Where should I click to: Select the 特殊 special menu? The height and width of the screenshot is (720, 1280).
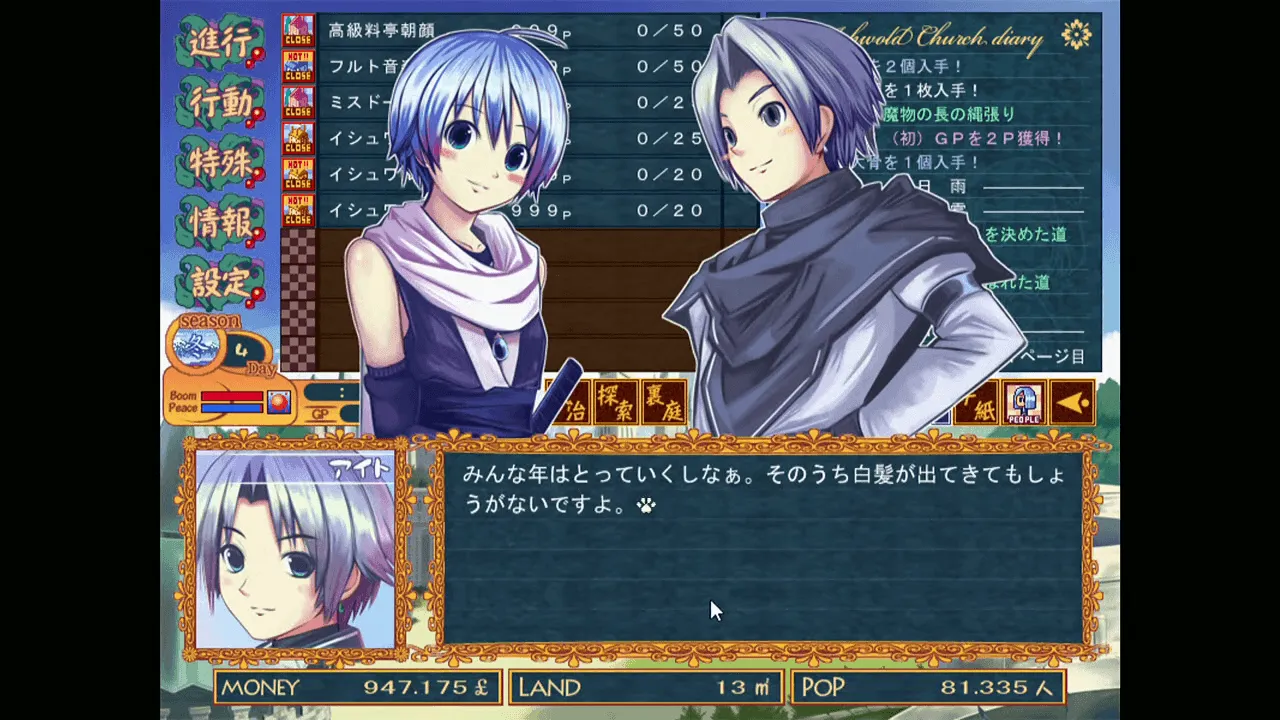pos(219,163)
